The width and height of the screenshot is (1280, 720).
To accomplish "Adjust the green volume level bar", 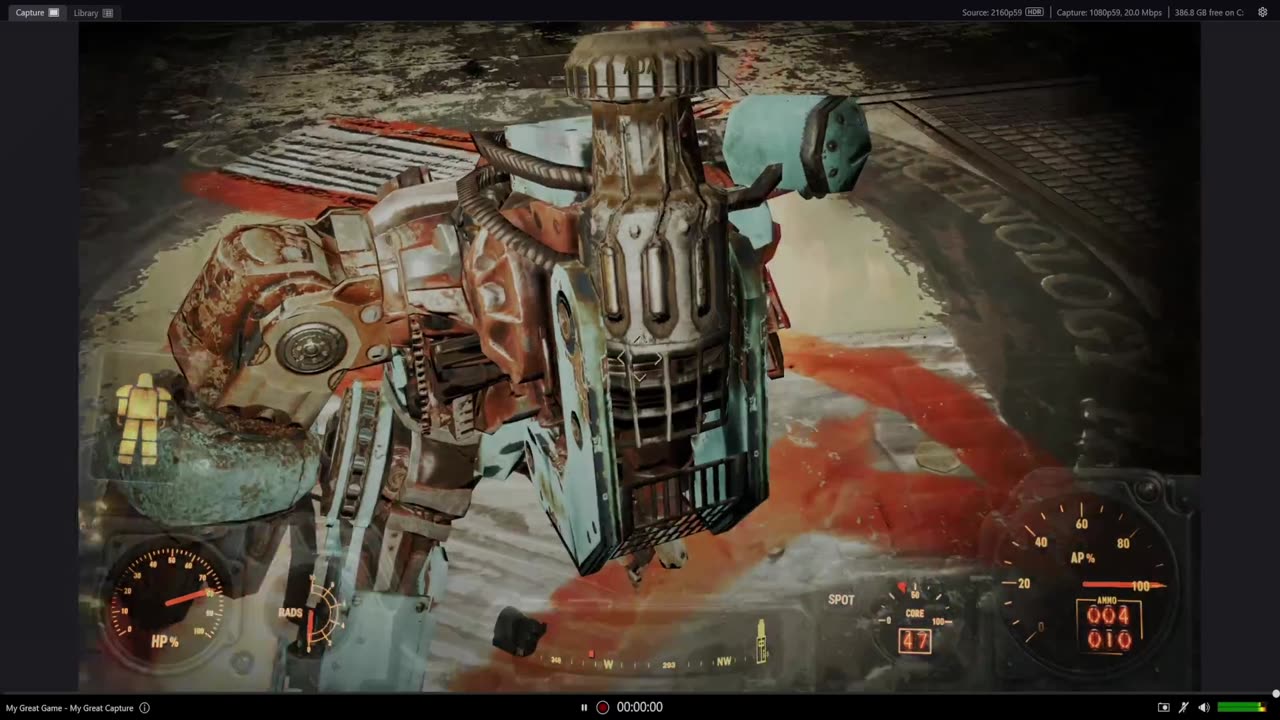I will 1241,707.
